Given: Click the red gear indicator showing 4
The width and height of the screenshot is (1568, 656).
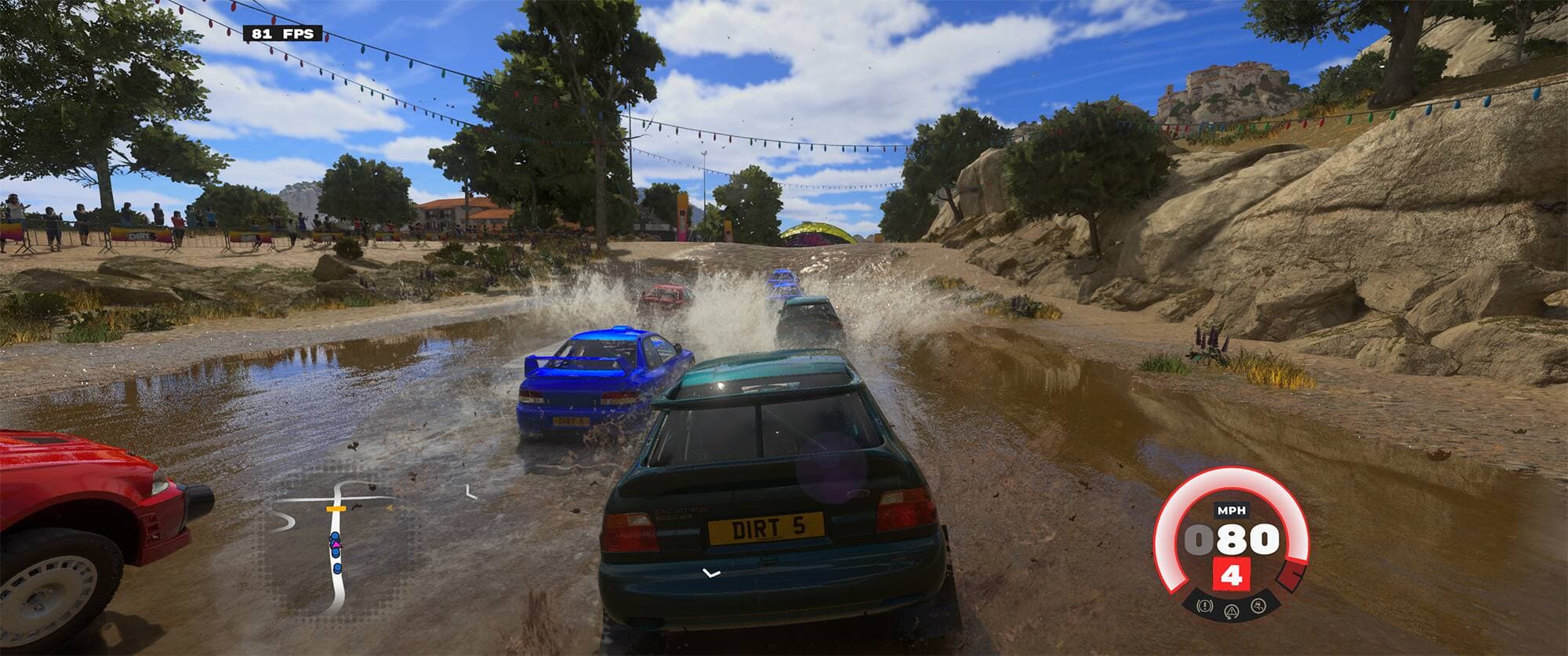Looking at the screenshot, I should pyautogui.click(x=1232, y=574).
